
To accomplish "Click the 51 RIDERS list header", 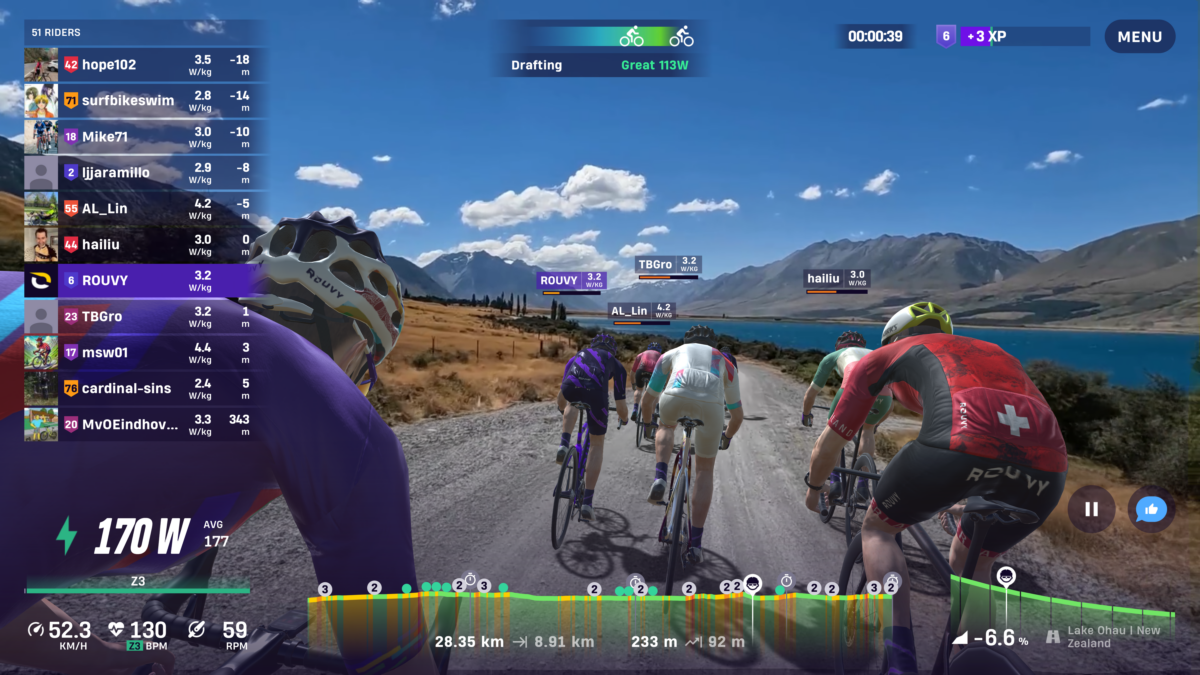I will pyautogui.click(x=57, y=32).
